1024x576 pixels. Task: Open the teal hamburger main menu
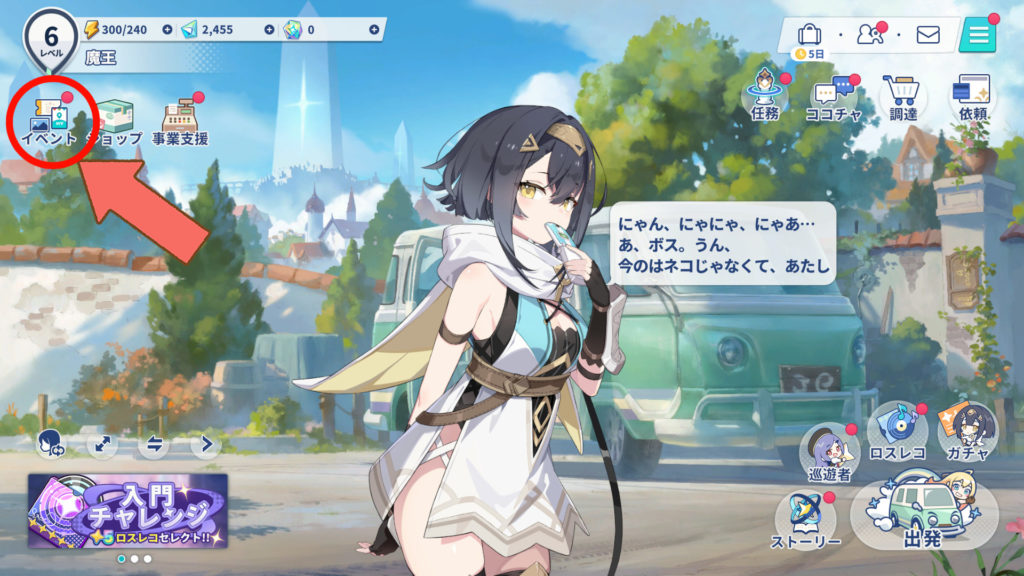977,36
